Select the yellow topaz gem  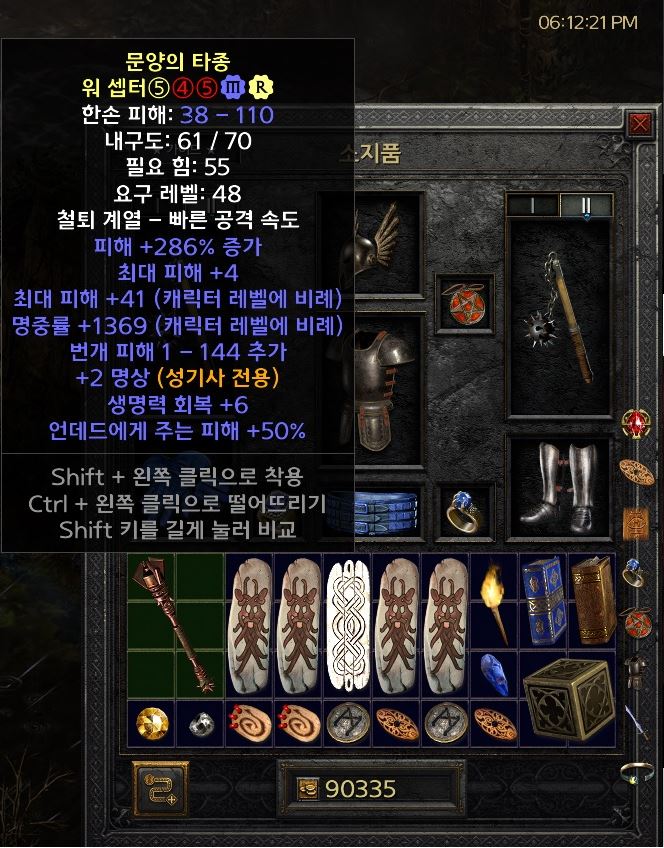click(151, 723)
